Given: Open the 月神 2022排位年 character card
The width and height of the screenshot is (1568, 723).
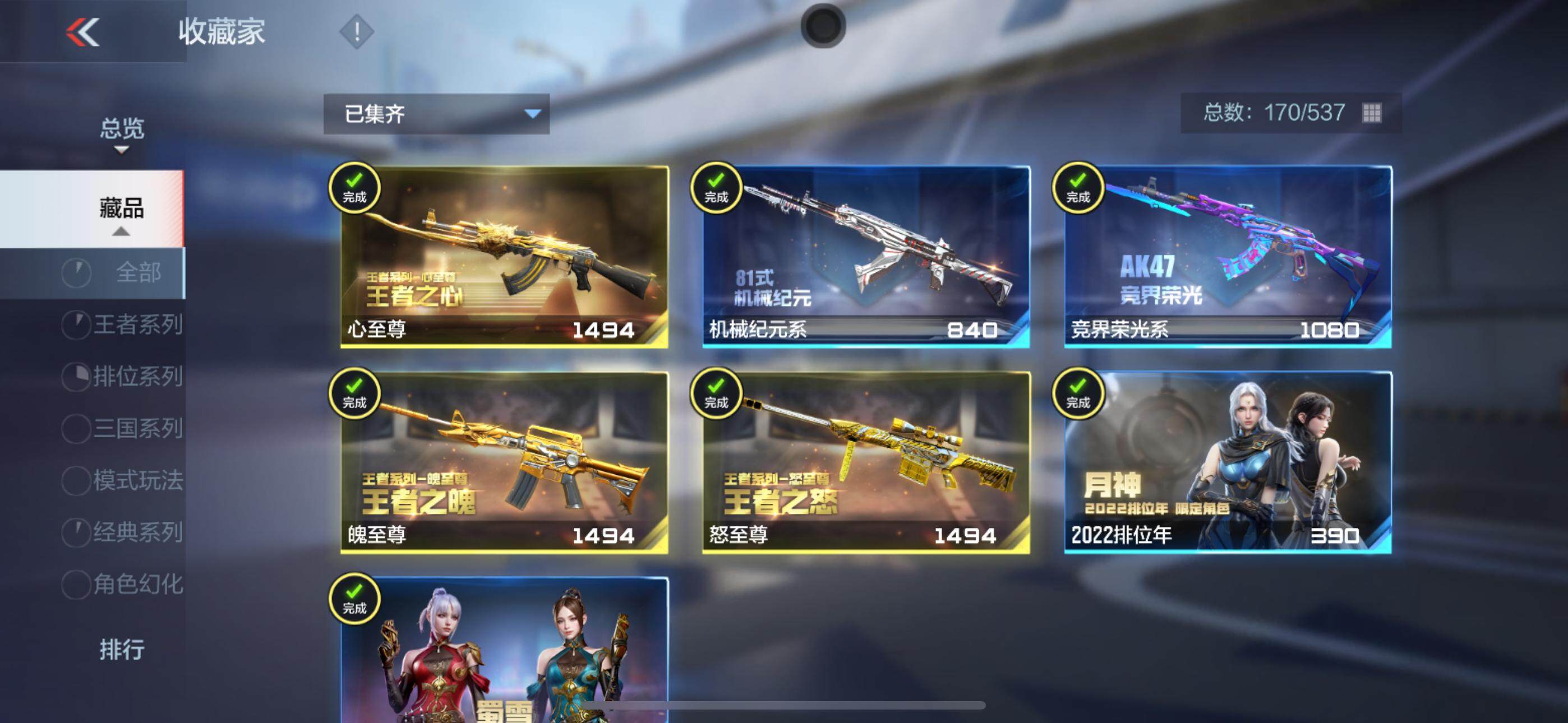Looking at the screenshot, I should pos(1228,462).
